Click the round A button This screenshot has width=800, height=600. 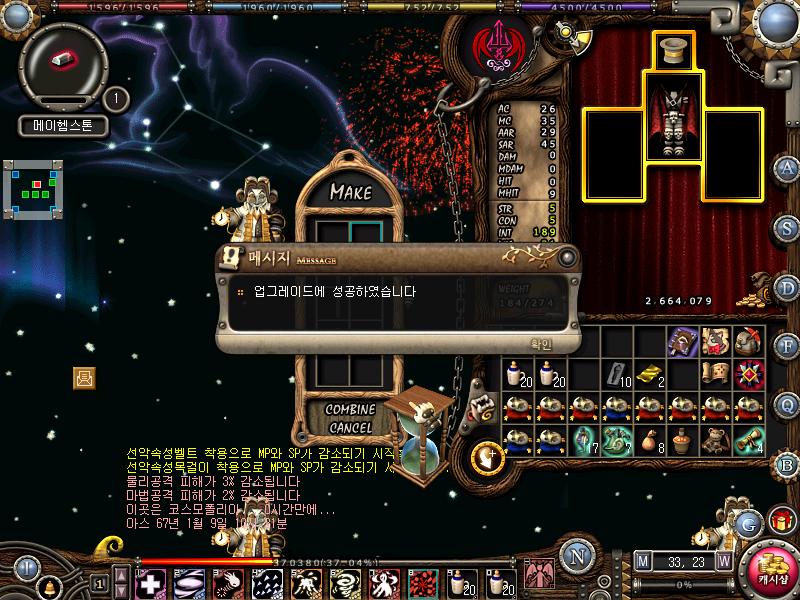787,168
